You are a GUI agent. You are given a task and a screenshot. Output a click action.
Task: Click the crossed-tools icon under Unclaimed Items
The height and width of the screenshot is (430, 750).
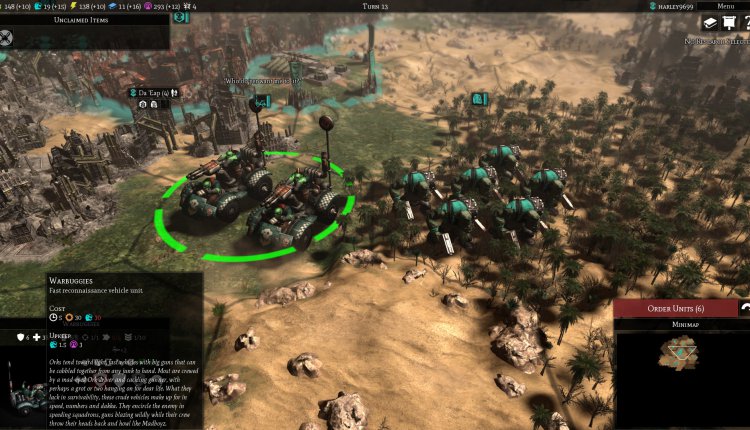pyautogui.click(x=8, y=39)
